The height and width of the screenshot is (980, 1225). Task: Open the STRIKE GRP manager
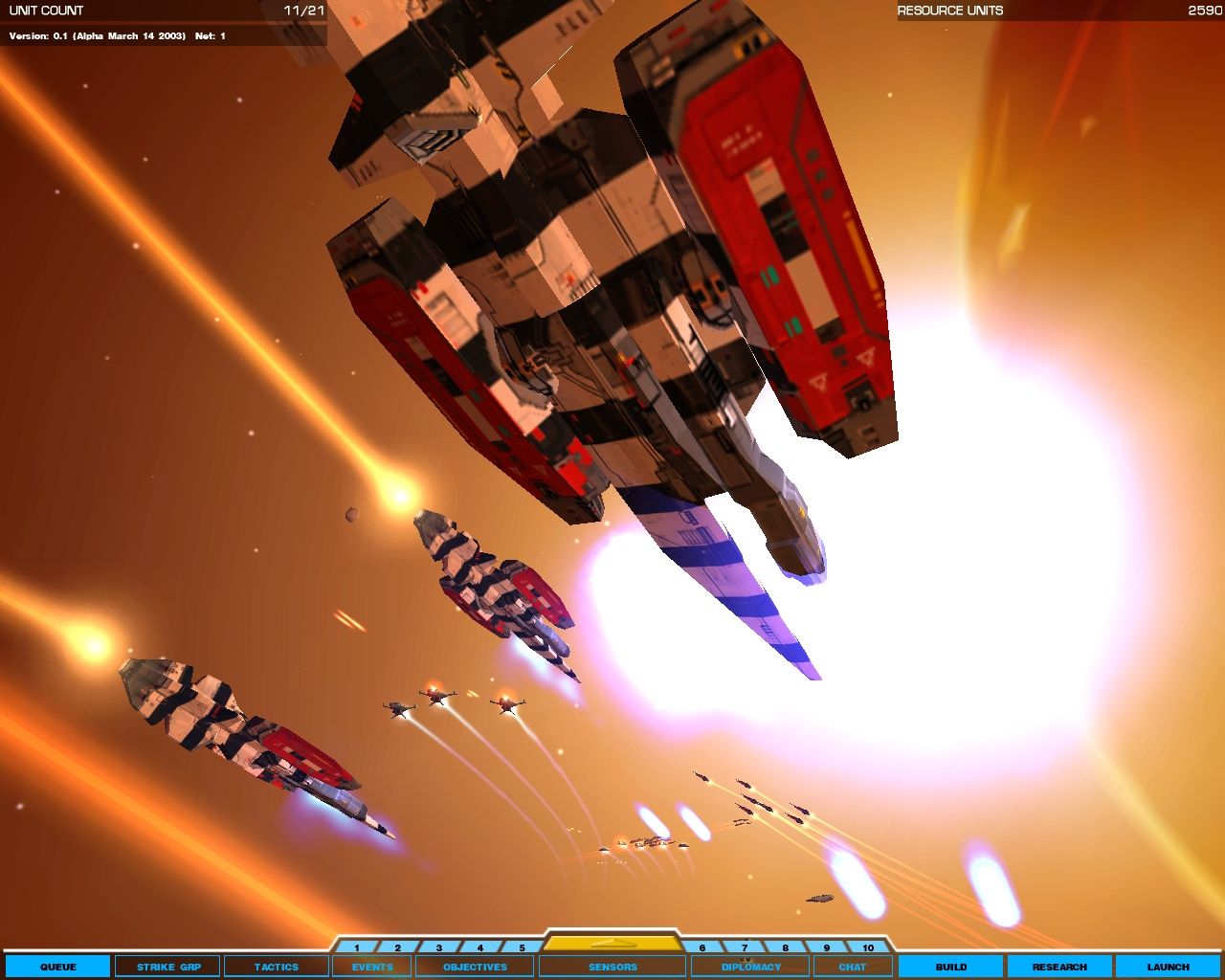click(167, 967)
